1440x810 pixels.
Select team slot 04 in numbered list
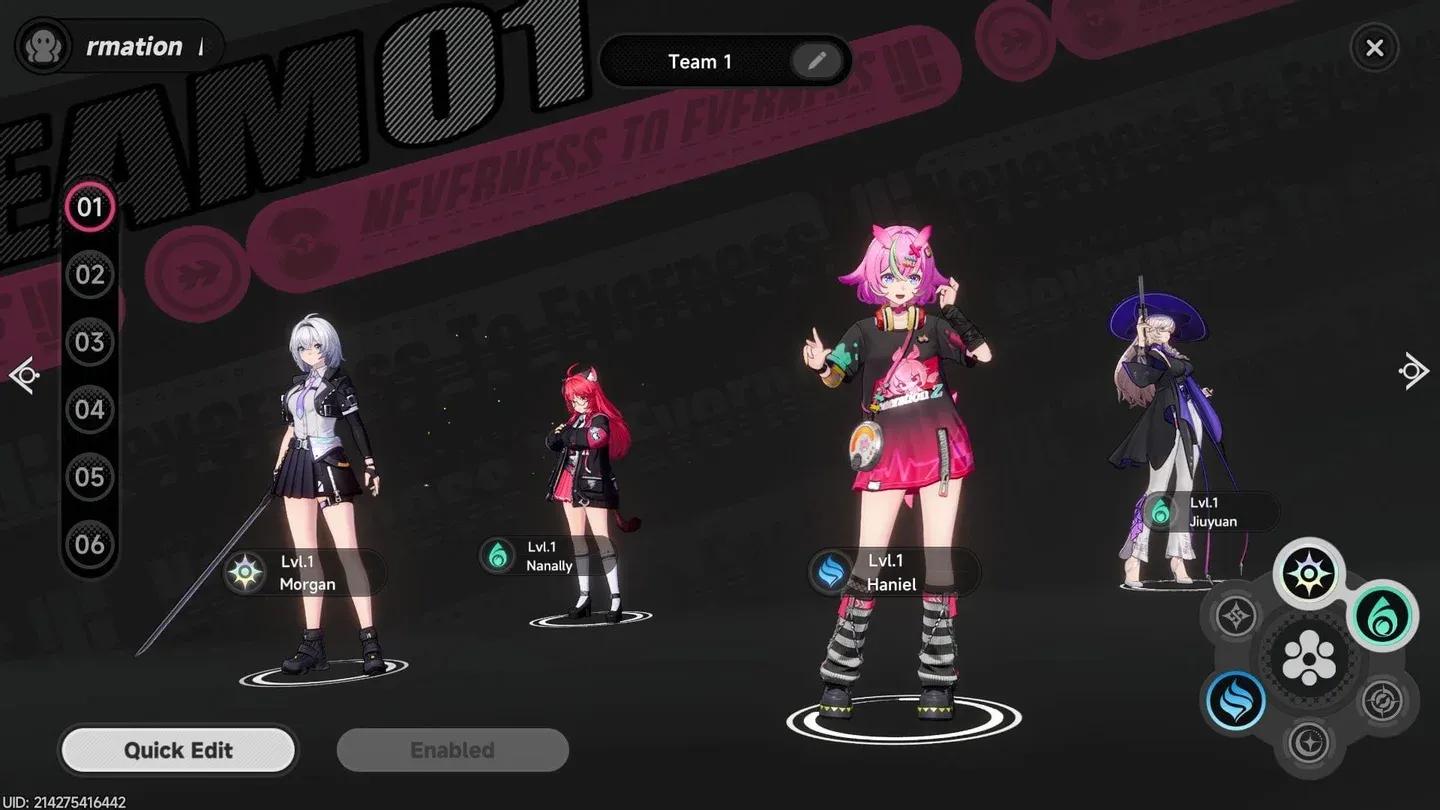[x=92, y=409]
